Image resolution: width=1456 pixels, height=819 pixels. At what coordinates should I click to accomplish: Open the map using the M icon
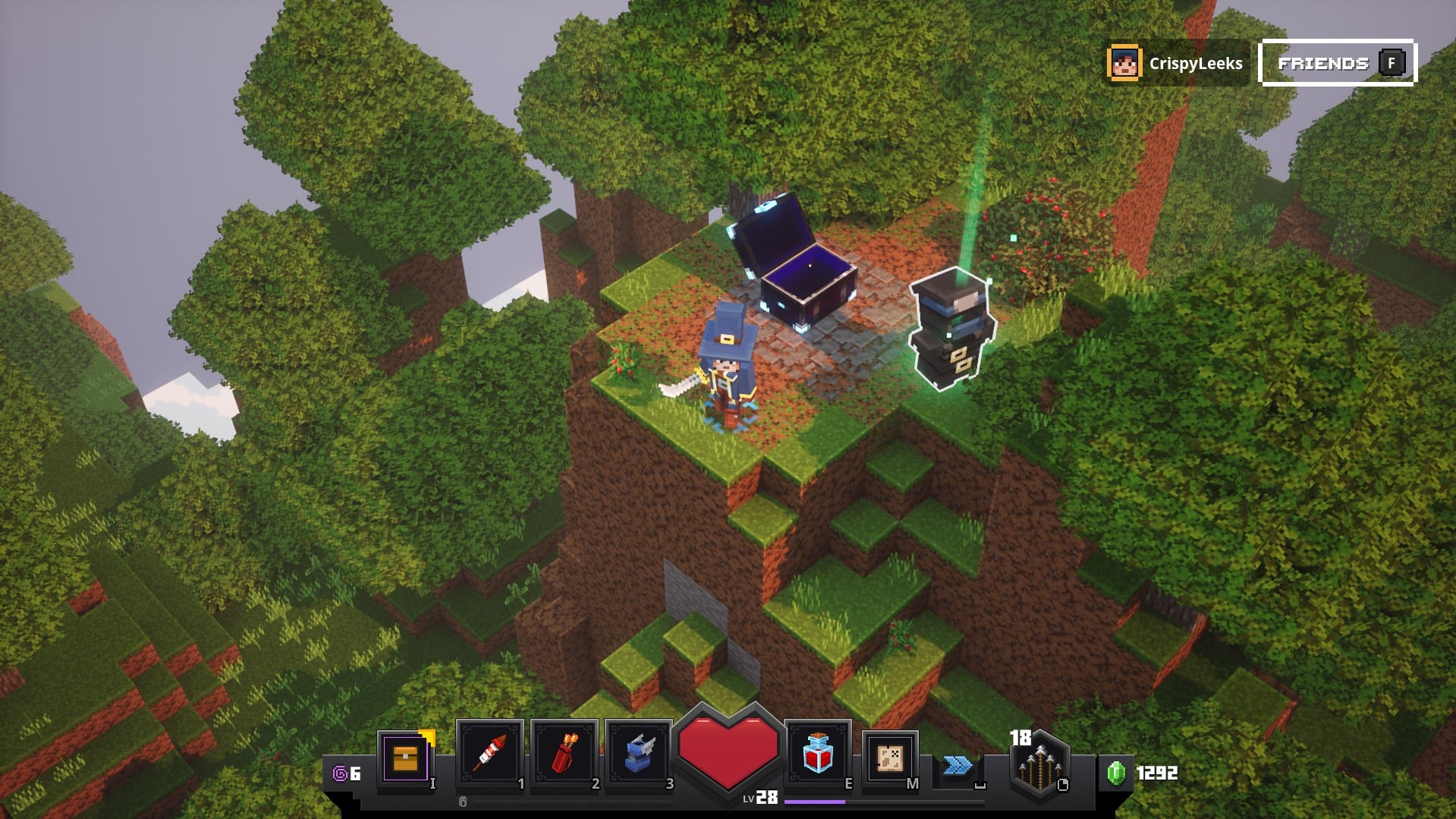click(889, 759)
